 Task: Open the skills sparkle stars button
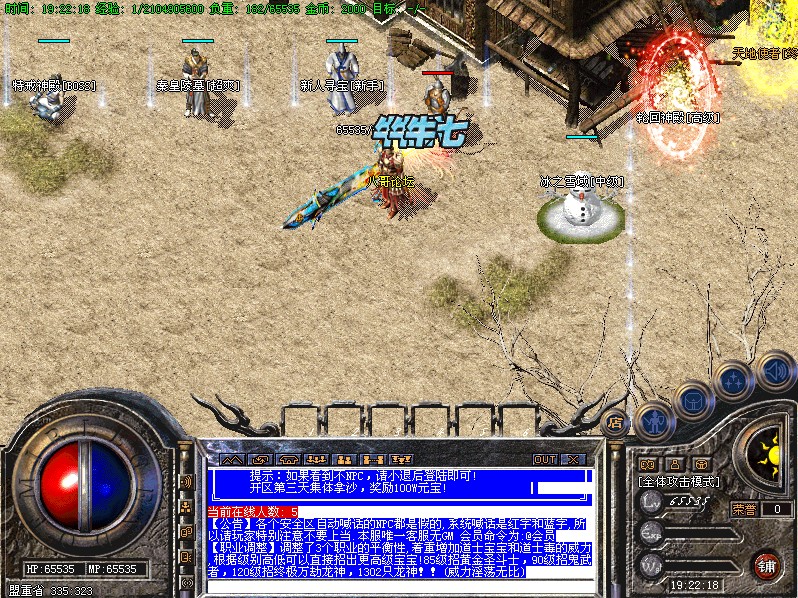pos(733,381)
